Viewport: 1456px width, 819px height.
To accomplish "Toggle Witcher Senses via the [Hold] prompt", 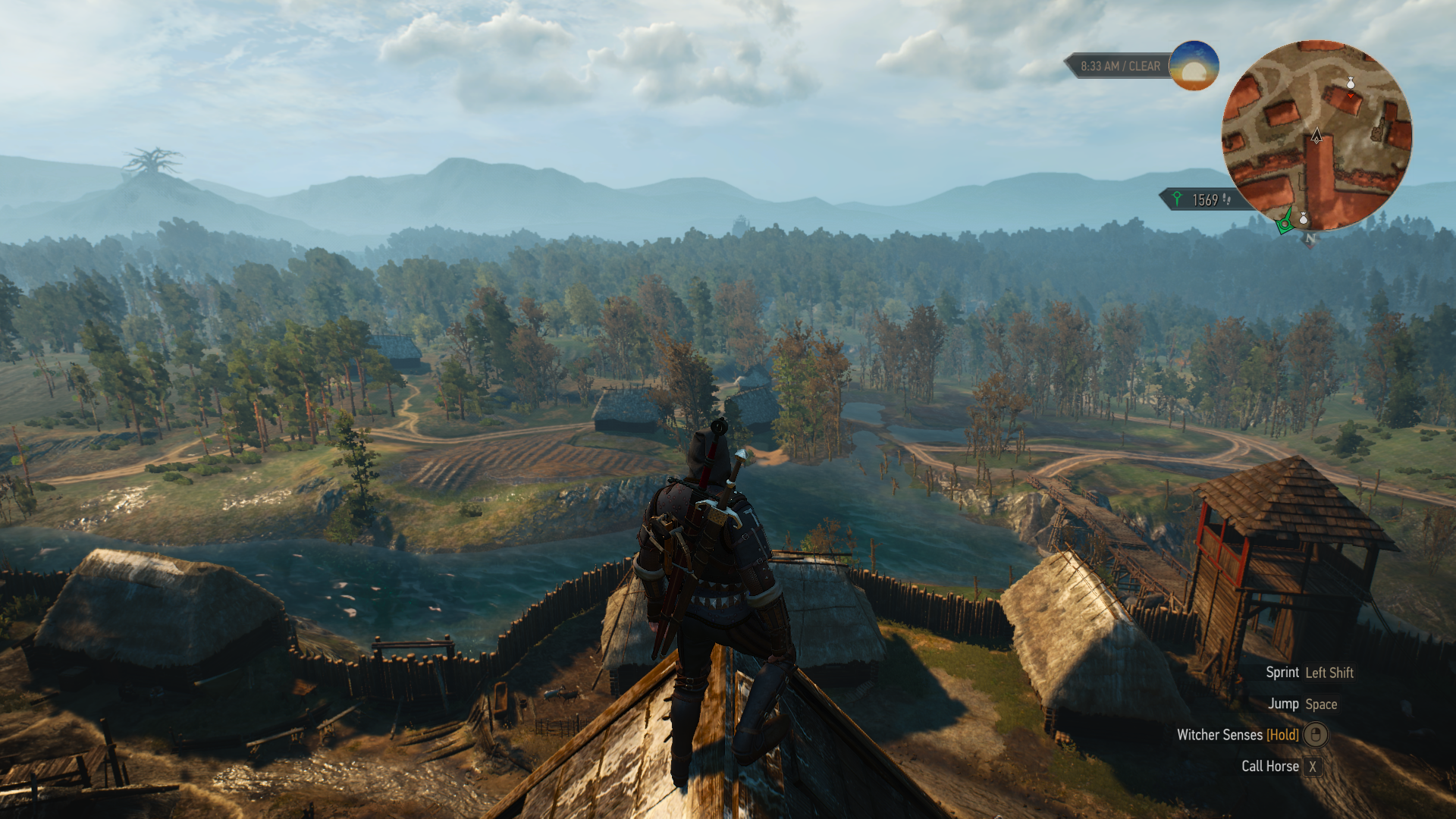I will coord(1282,735).
